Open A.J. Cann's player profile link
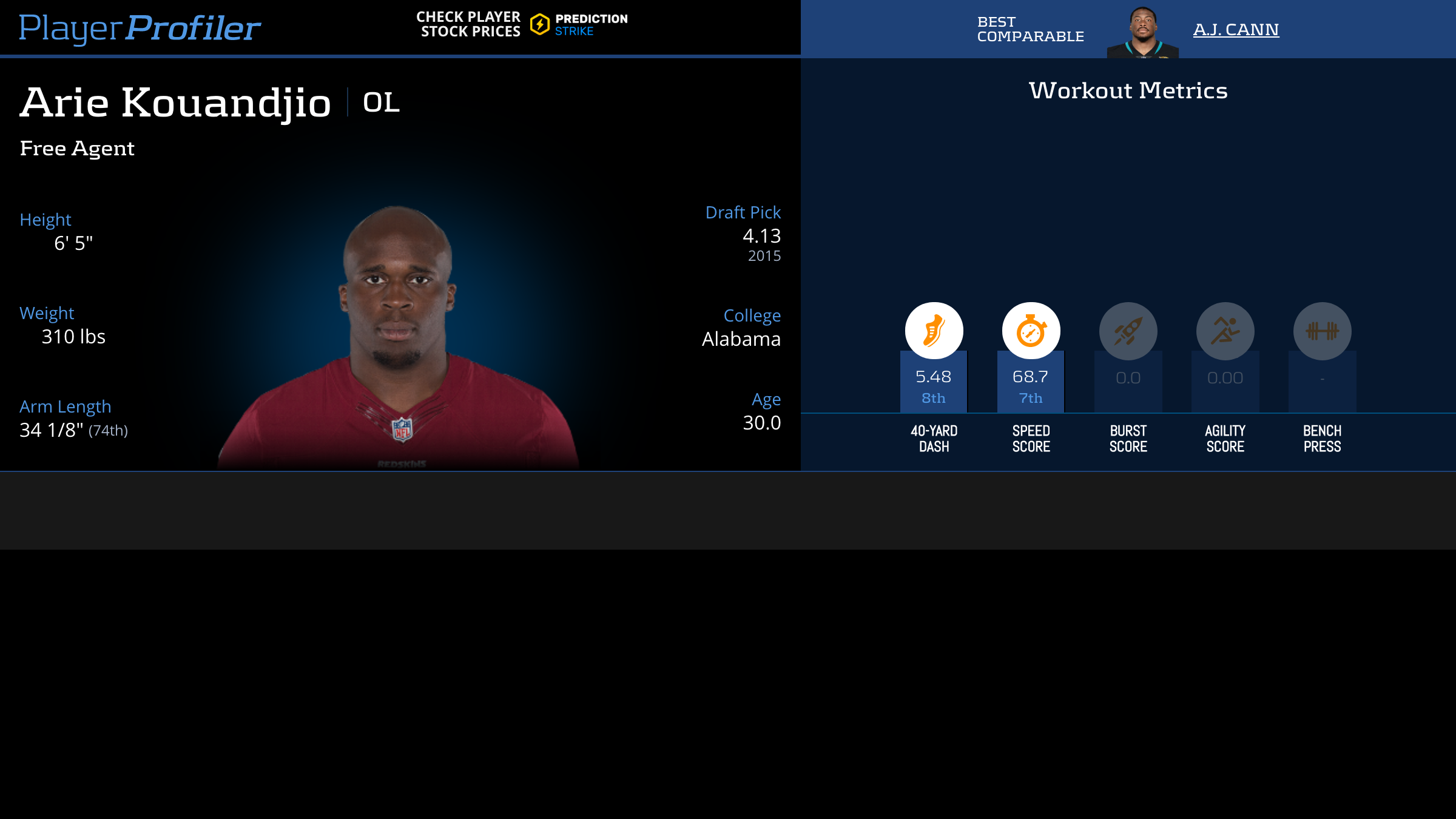Viewport: 1456px width, 819px height. click(1236, 29)
